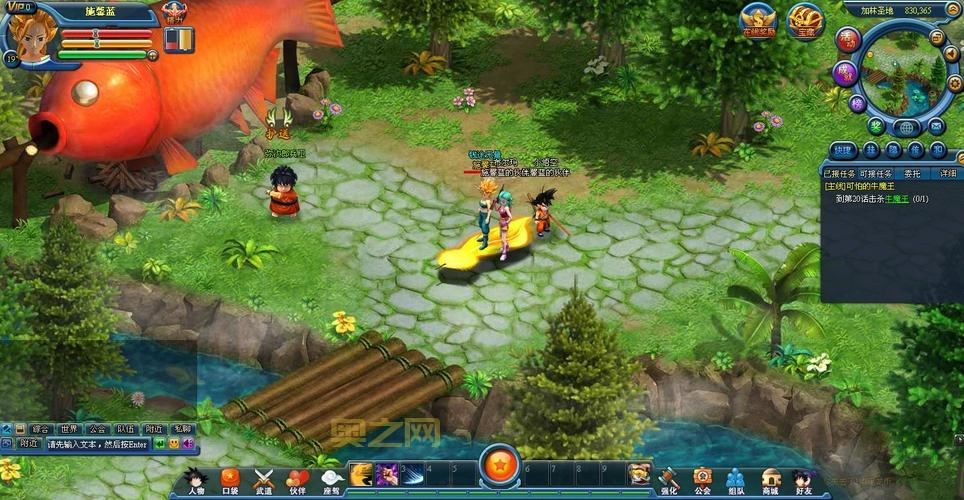This screenshot has width=964, height=500.
Task: Open the red 活动 events button
Action: (850, 40)
